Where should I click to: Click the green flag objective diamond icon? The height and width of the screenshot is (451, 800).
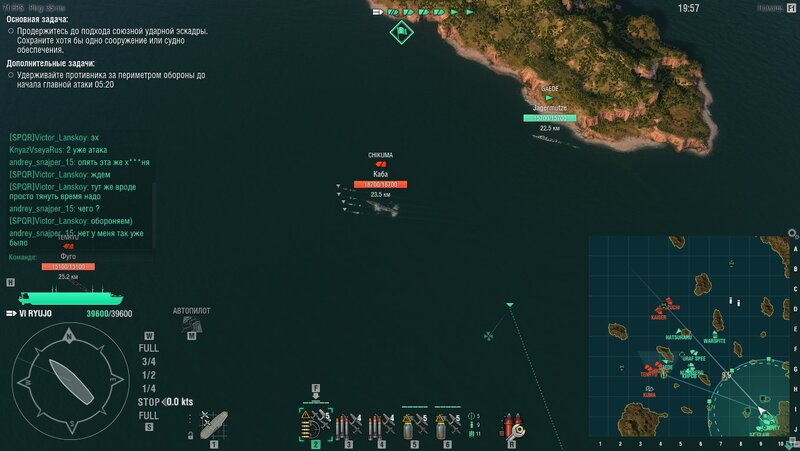[401, 31]
